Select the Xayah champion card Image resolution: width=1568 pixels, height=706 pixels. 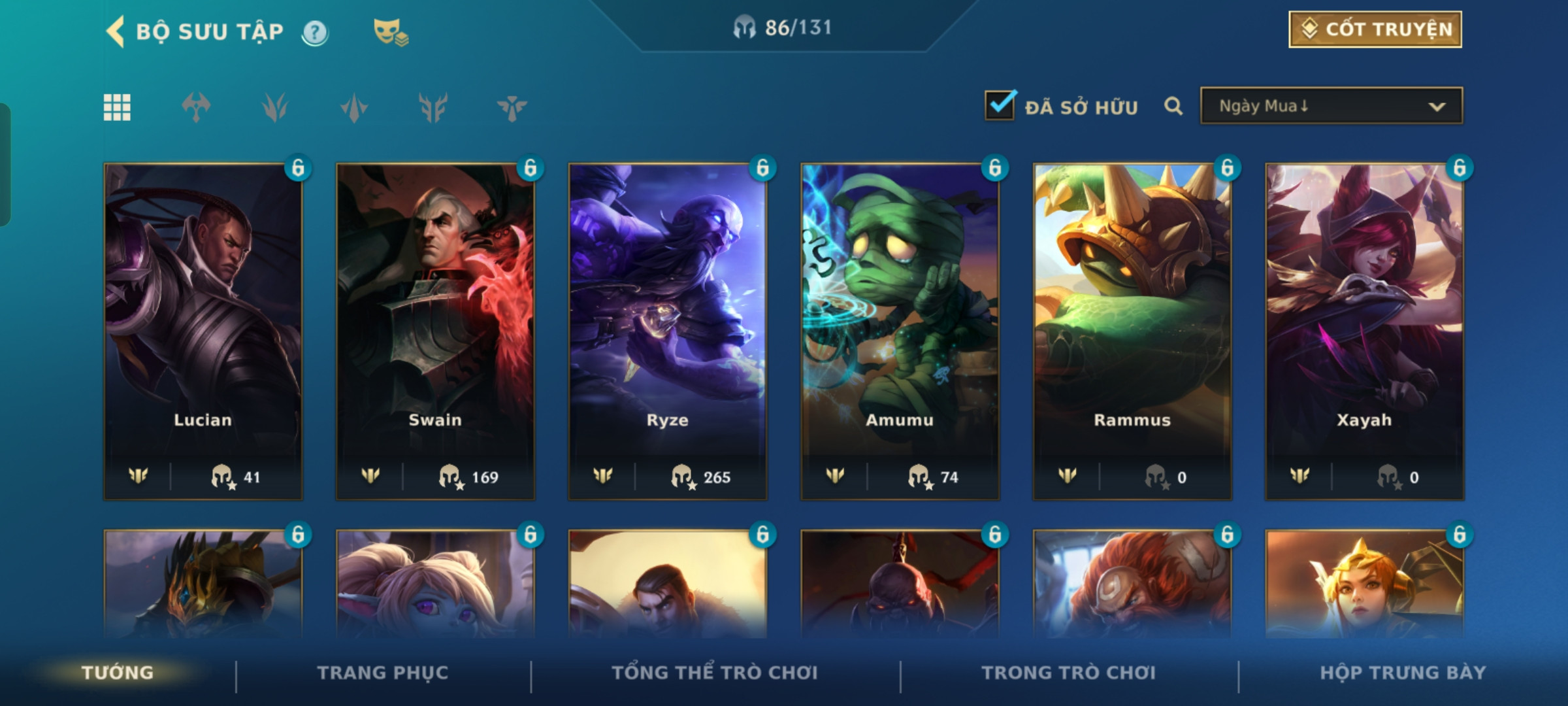click(1364, 331)
